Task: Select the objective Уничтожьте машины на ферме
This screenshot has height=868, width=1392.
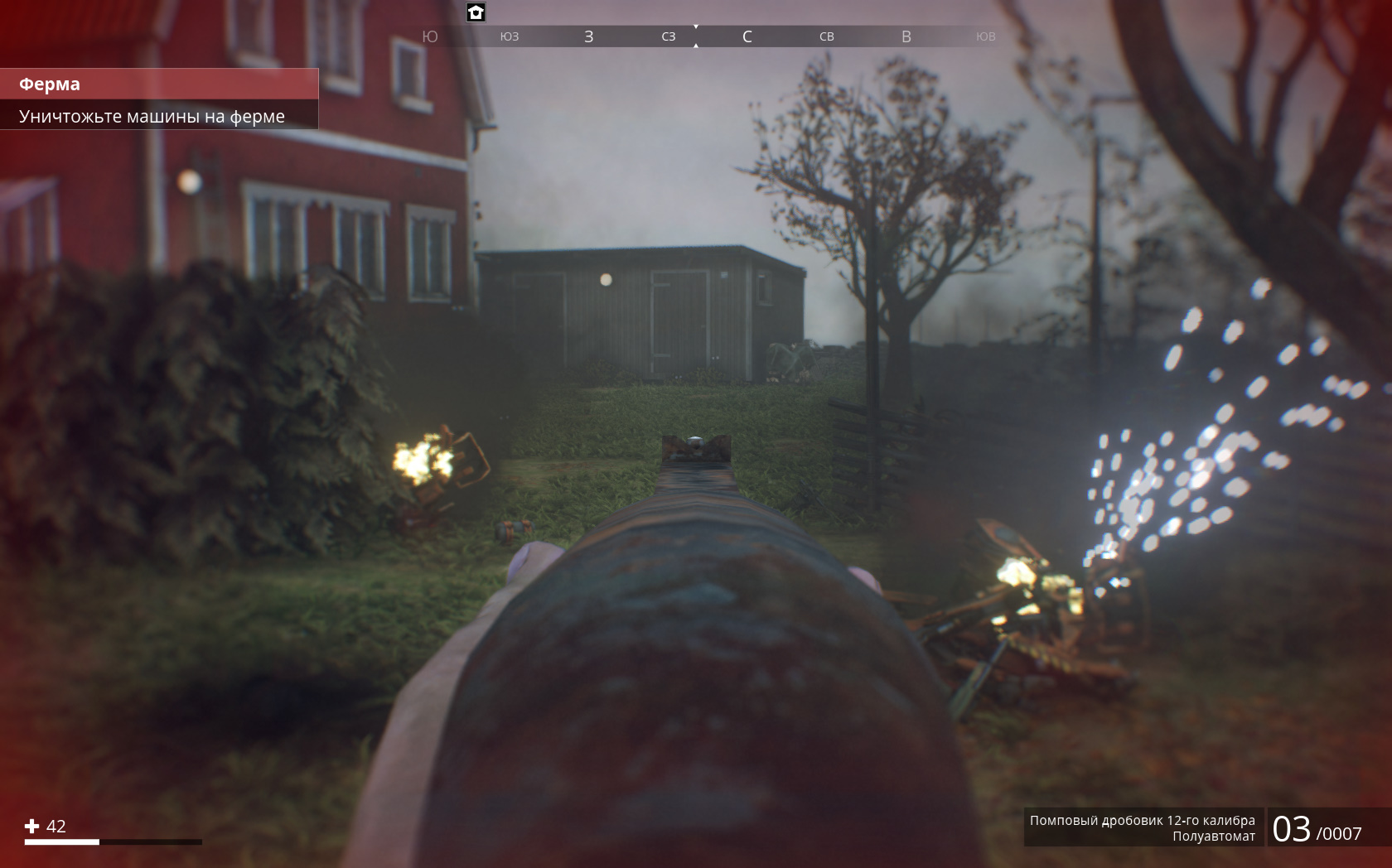Action: tap(157, 116)
